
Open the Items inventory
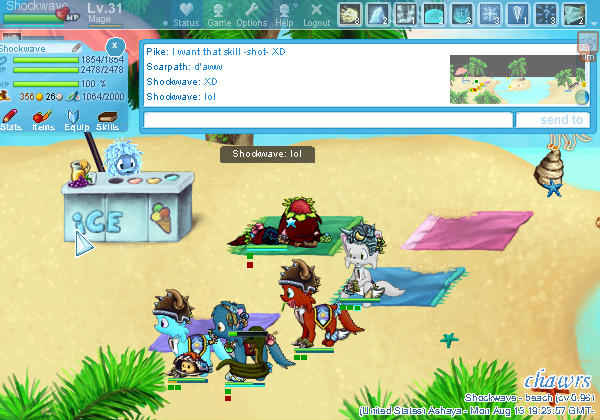pyautogui.click(x=43, y=120)
